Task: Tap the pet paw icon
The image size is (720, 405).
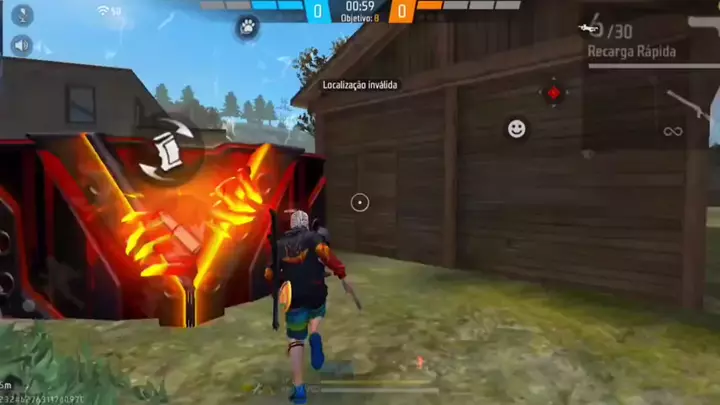Action: (x=246, y=28)
